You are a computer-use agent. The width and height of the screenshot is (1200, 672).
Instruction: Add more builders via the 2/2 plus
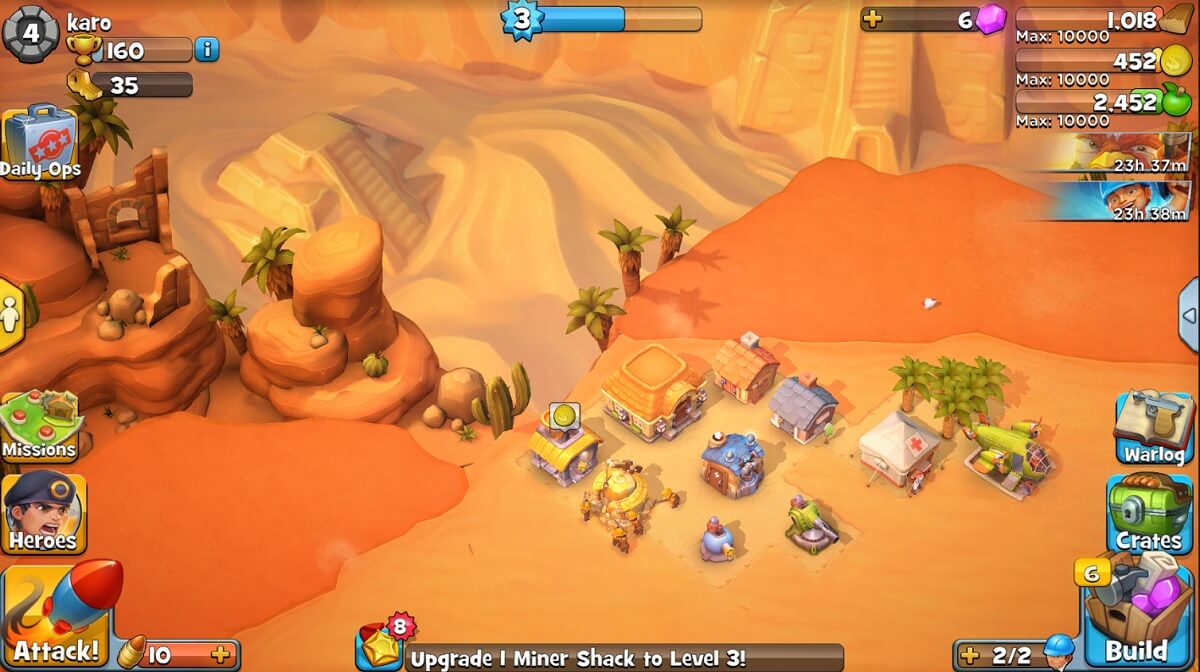coord(968,656)
